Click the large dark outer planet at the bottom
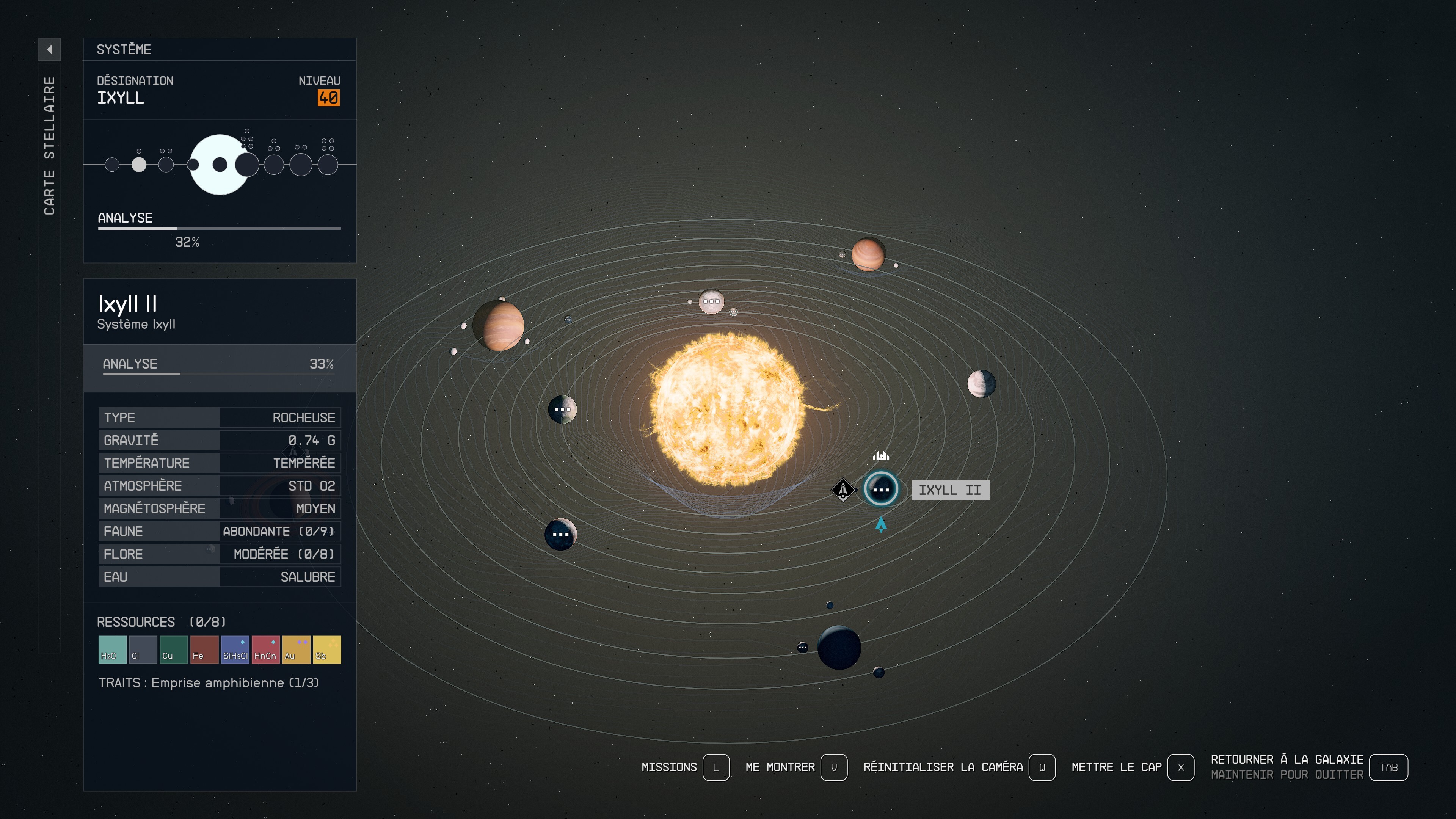Viewport: 1456px width, 819px height. click(841, 648)
